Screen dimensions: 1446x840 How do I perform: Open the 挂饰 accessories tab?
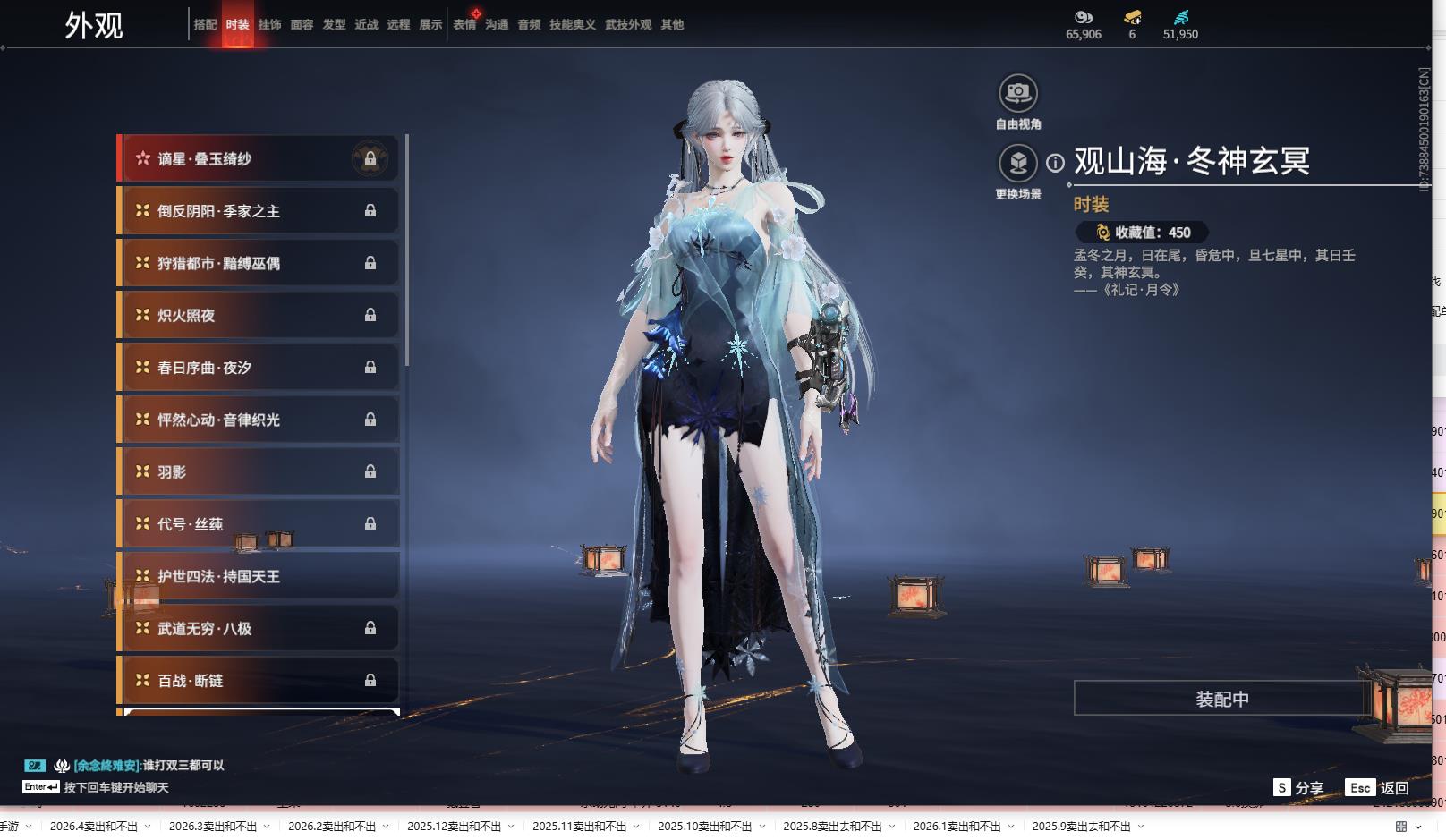tap(269, 25)
